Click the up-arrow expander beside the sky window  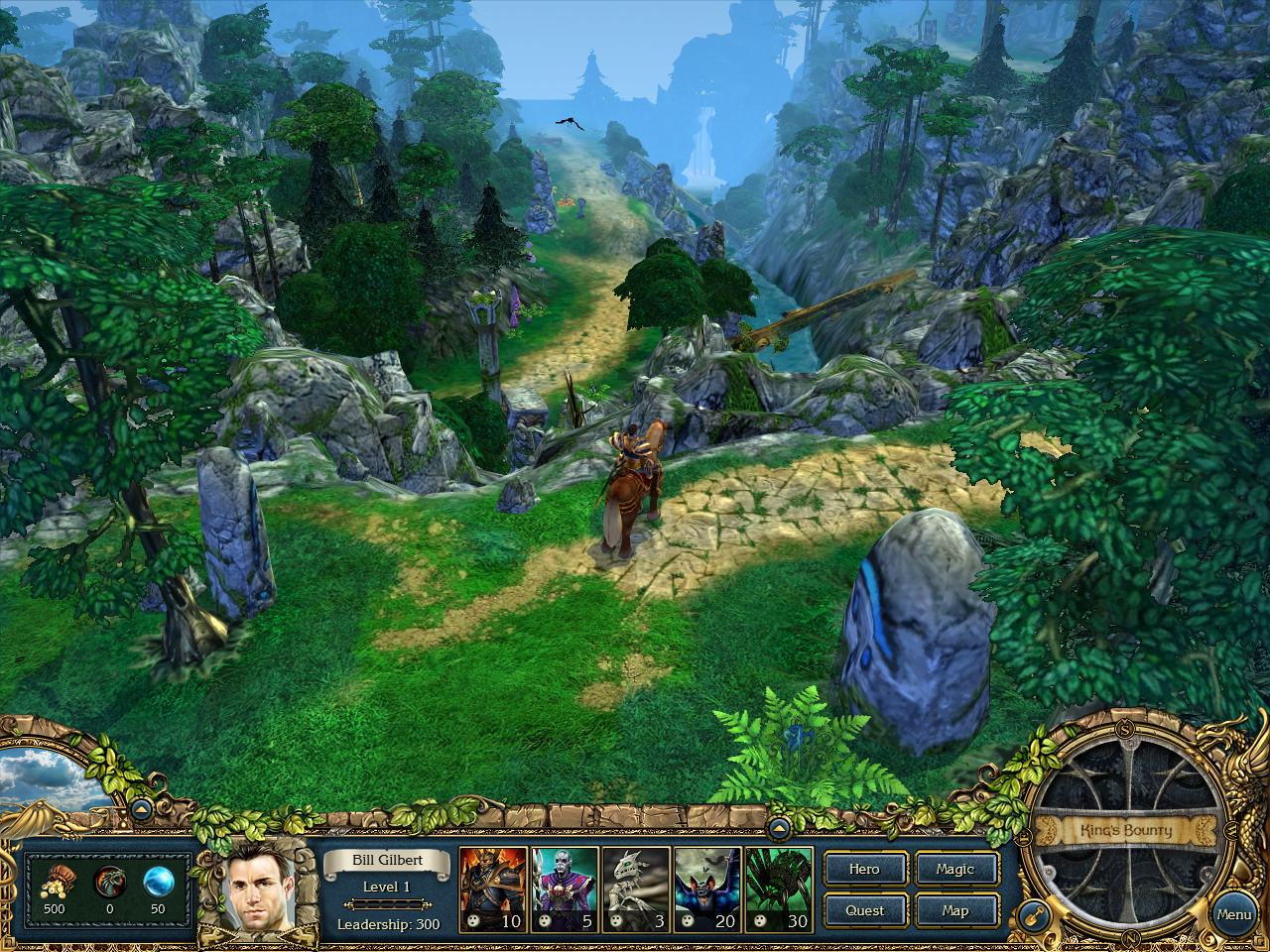pos(140,809)
